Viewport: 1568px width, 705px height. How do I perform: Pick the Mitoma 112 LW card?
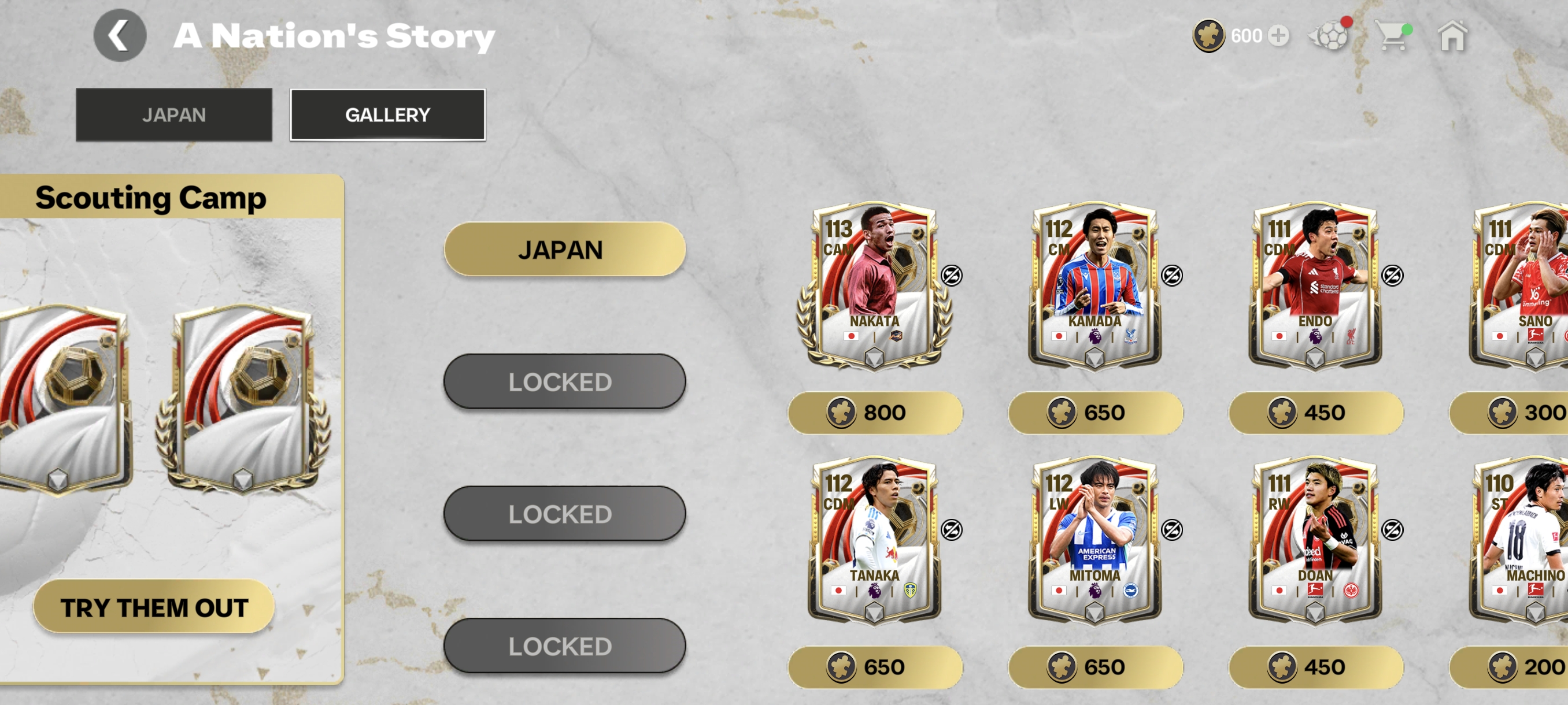(x=1094, y=540)
